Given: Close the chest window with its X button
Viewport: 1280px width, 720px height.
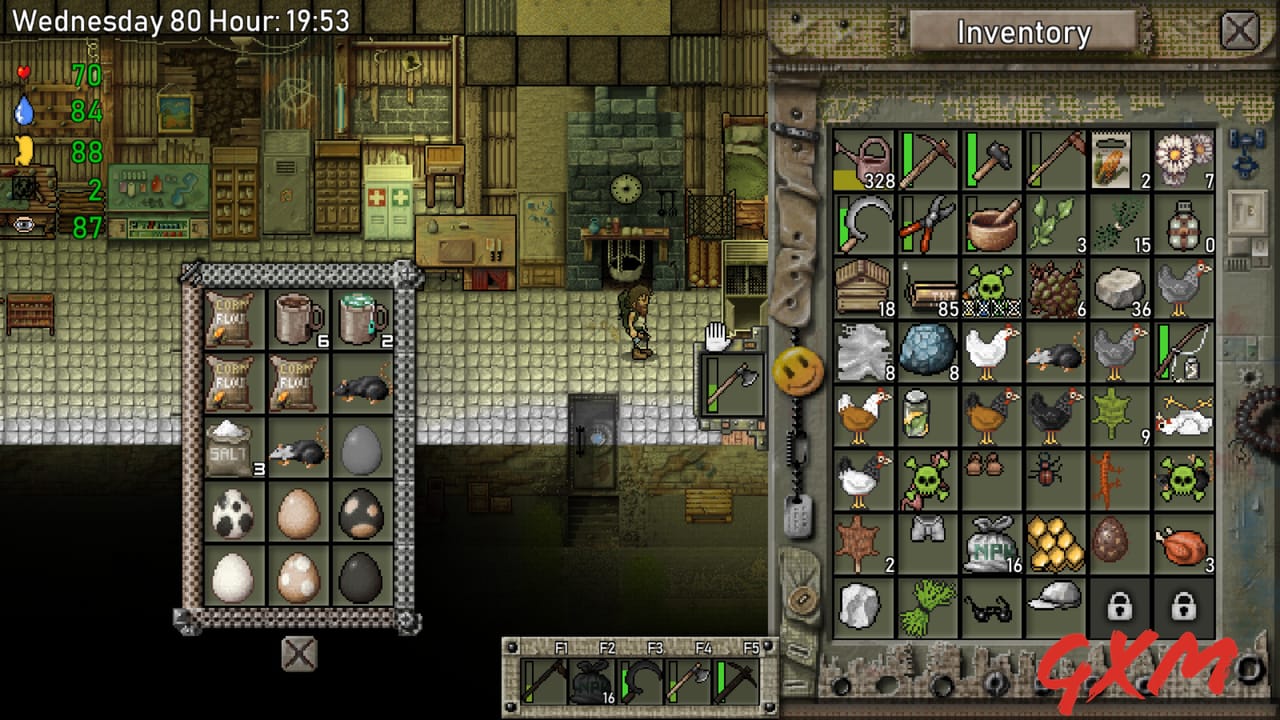Looking at the screenshot, I should tap(297, 655).
